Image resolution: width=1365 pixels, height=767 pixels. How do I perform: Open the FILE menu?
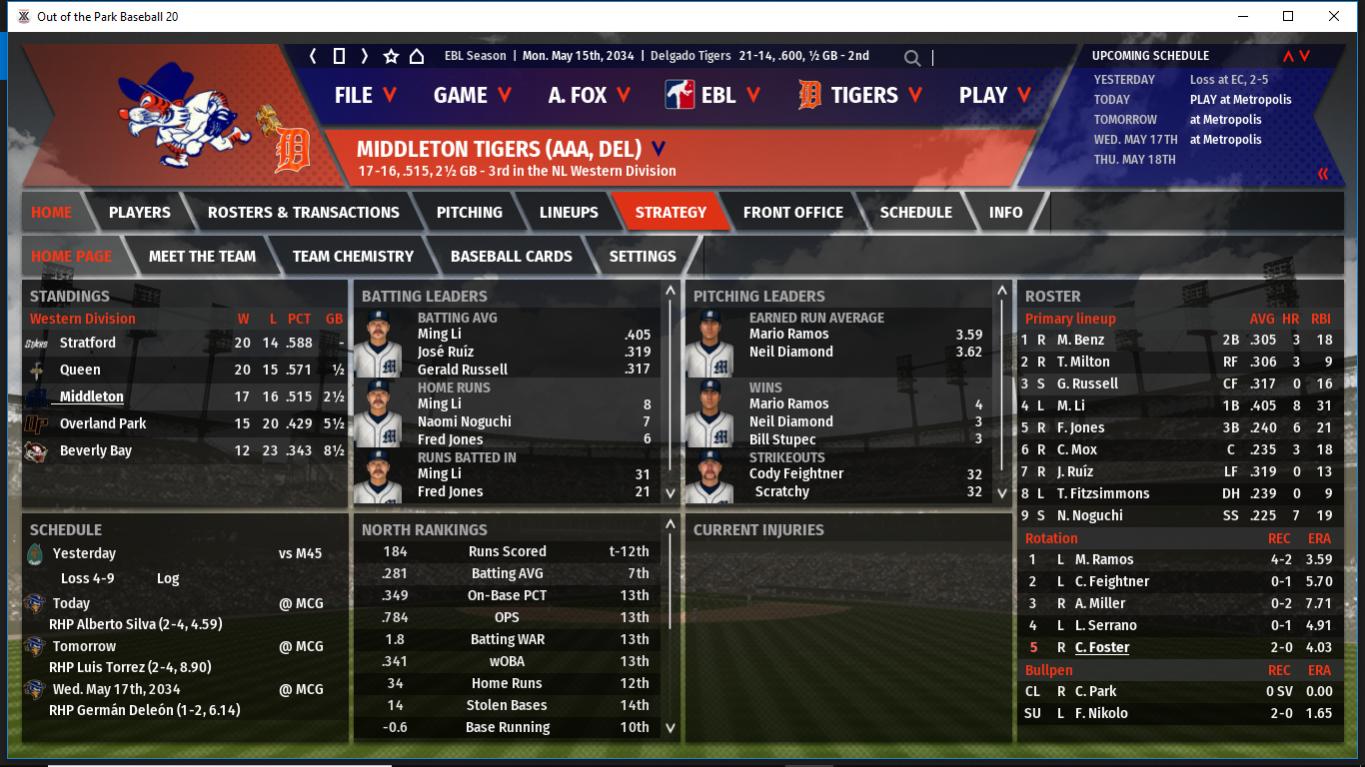[x=365, y=95]
